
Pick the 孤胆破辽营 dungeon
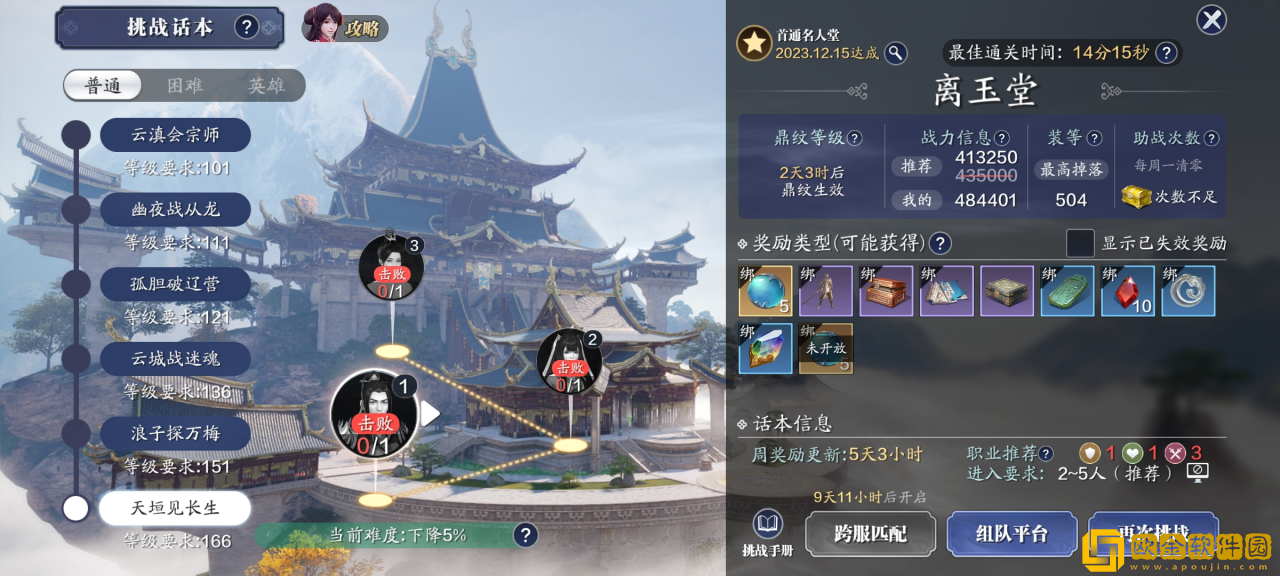[x=175, y=284]
